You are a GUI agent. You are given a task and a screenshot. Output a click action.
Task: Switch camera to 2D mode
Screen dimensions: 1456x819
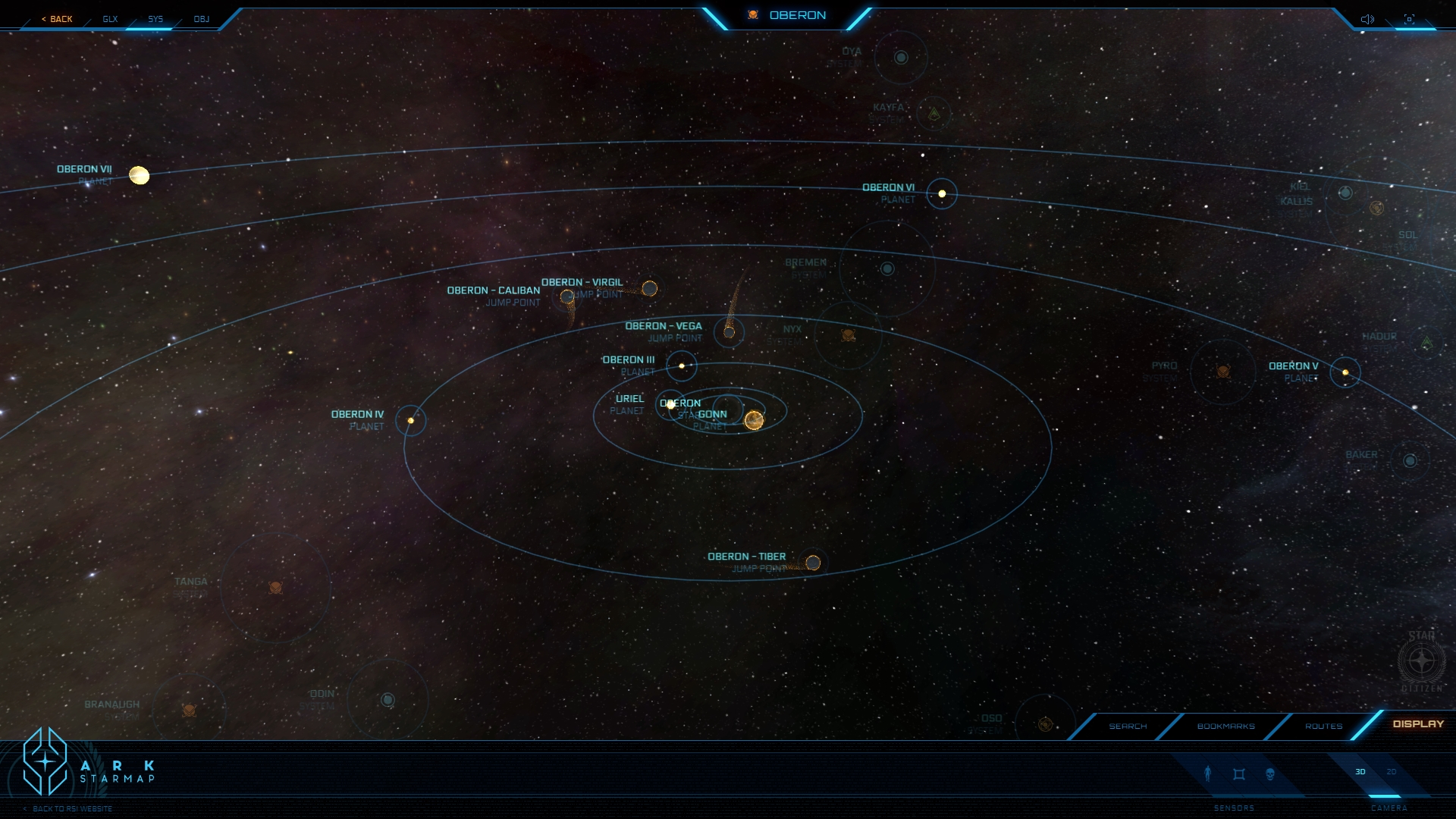point(1392,772)
